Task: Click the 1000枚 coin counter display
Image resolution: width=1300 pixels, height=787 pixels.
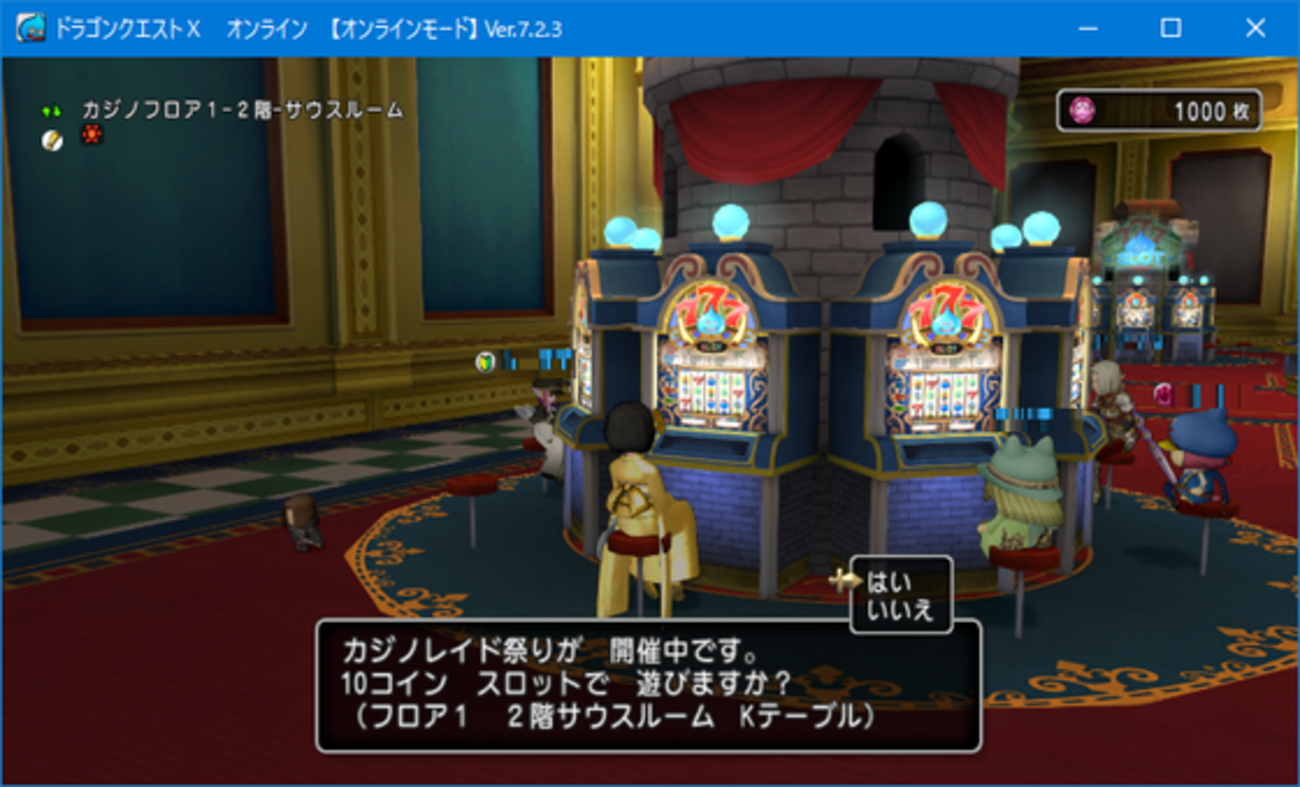Action: tap(1160, 110)
